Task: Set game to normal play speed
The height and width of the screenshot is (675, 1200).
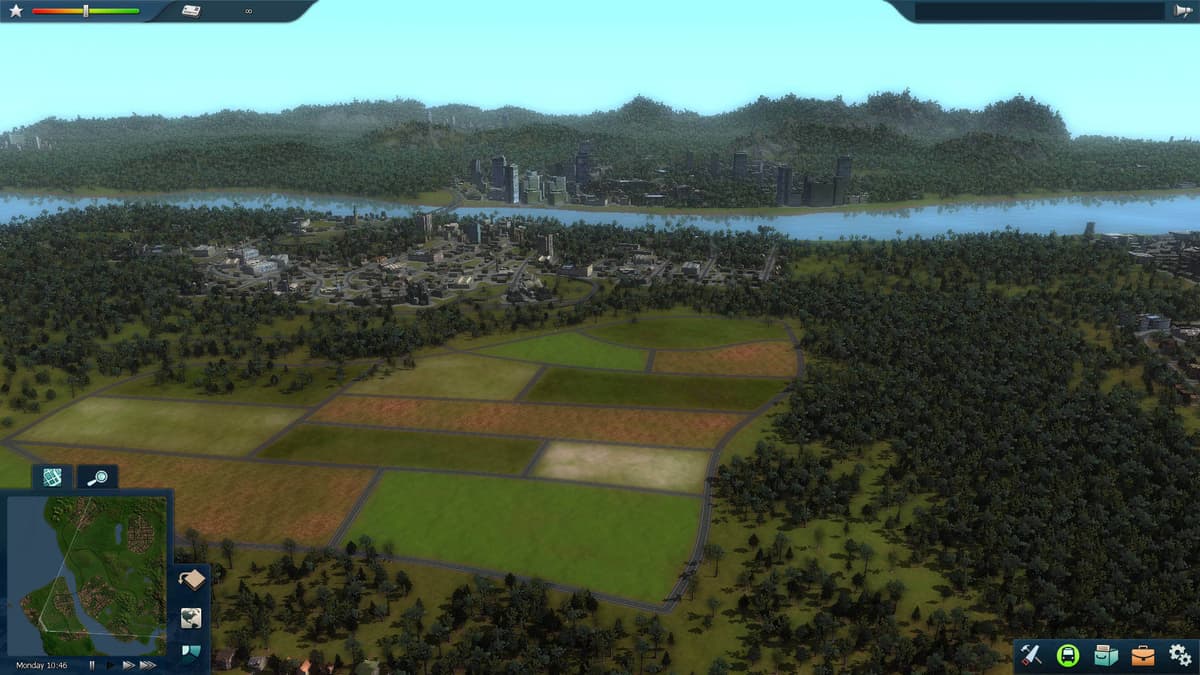Action: point(110,665)
